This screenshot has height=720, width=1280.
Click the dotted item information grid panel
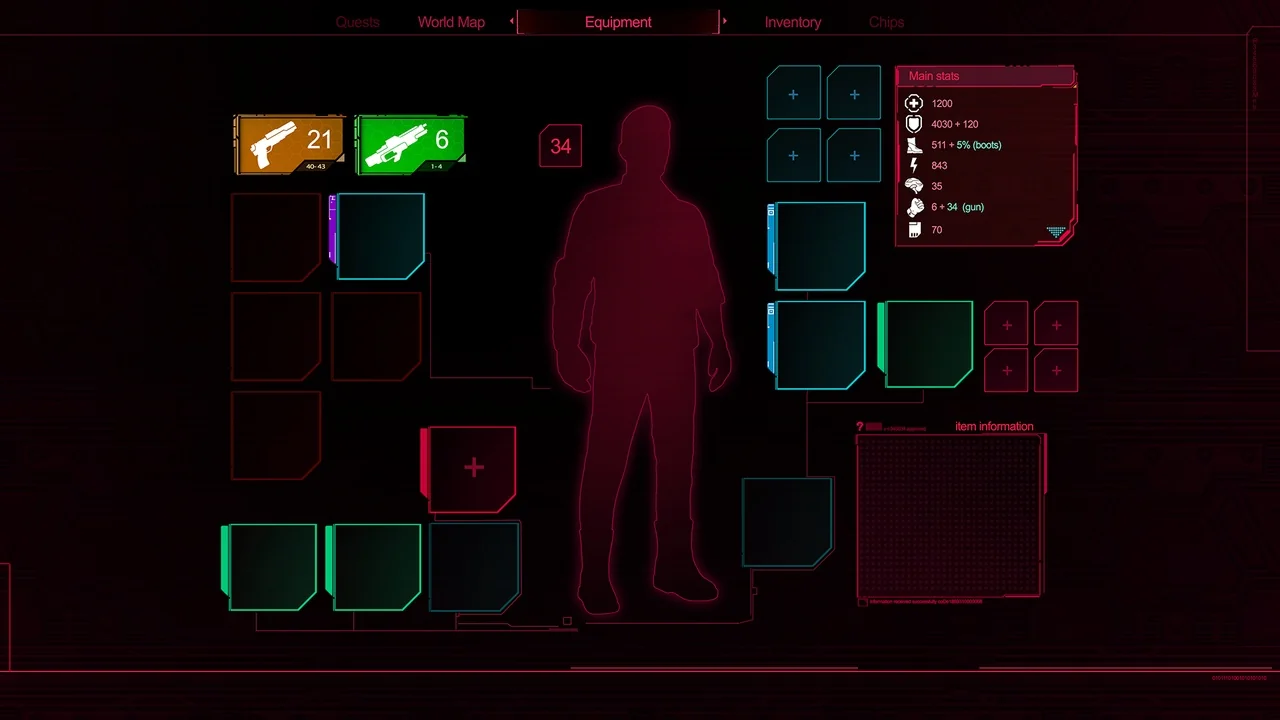coord(950,515)
